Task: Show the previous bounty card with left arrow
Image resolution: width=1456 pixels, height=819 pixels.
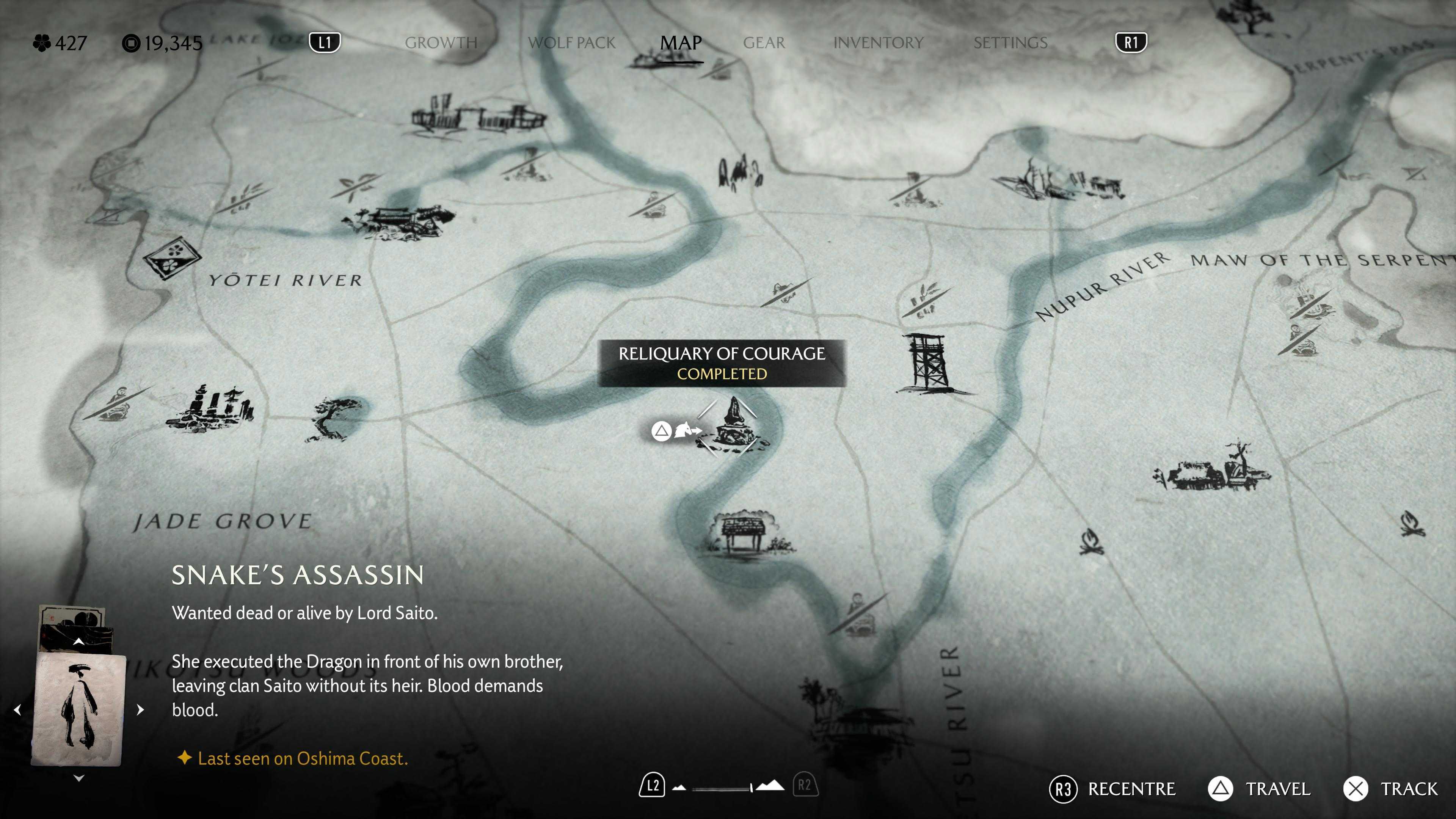Action: (x=17, y=709)
